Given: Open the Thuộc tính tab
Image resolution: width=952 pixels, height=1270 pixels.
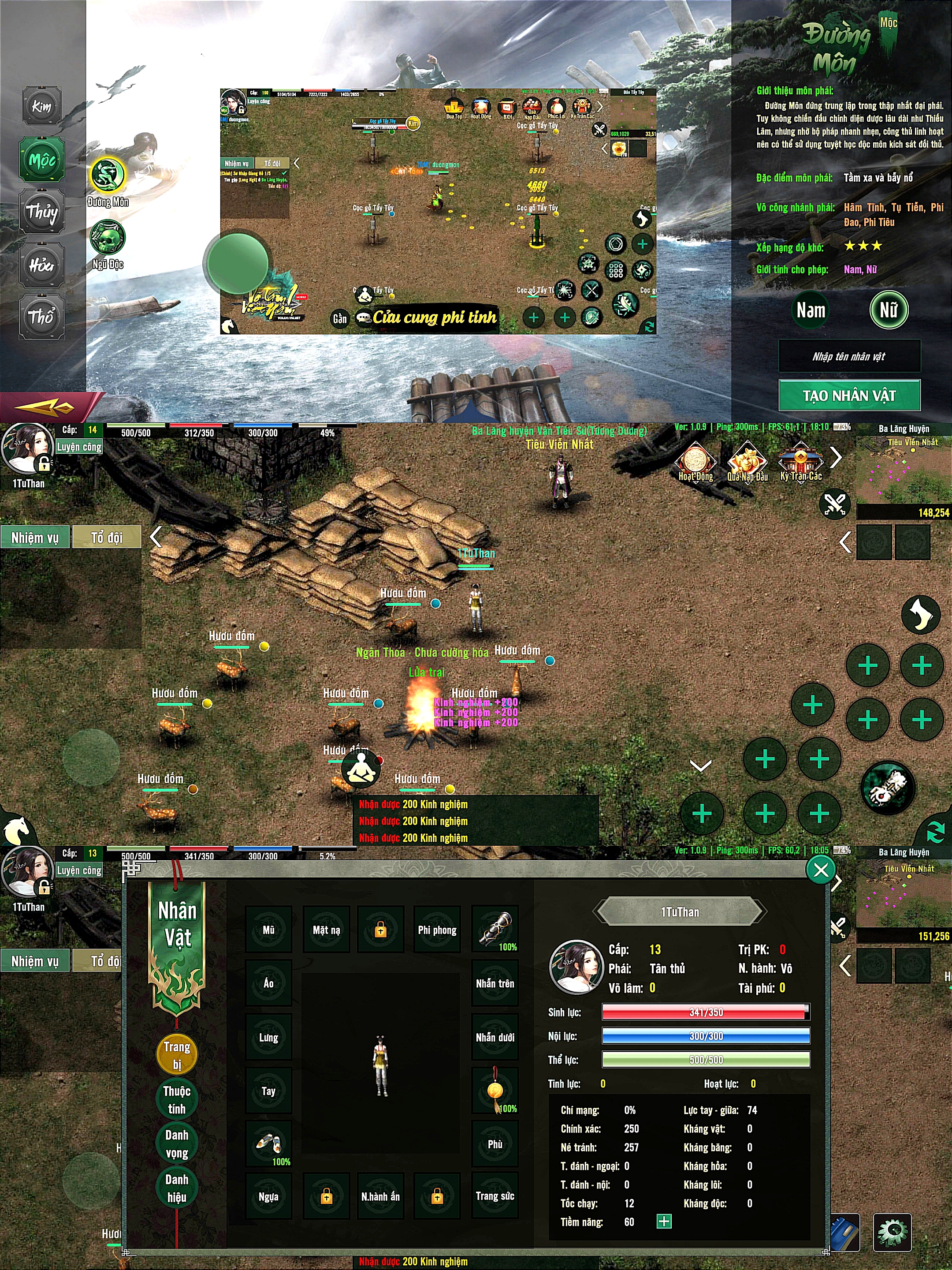Looking at the screenshot, I should (x=177, y=1099).
